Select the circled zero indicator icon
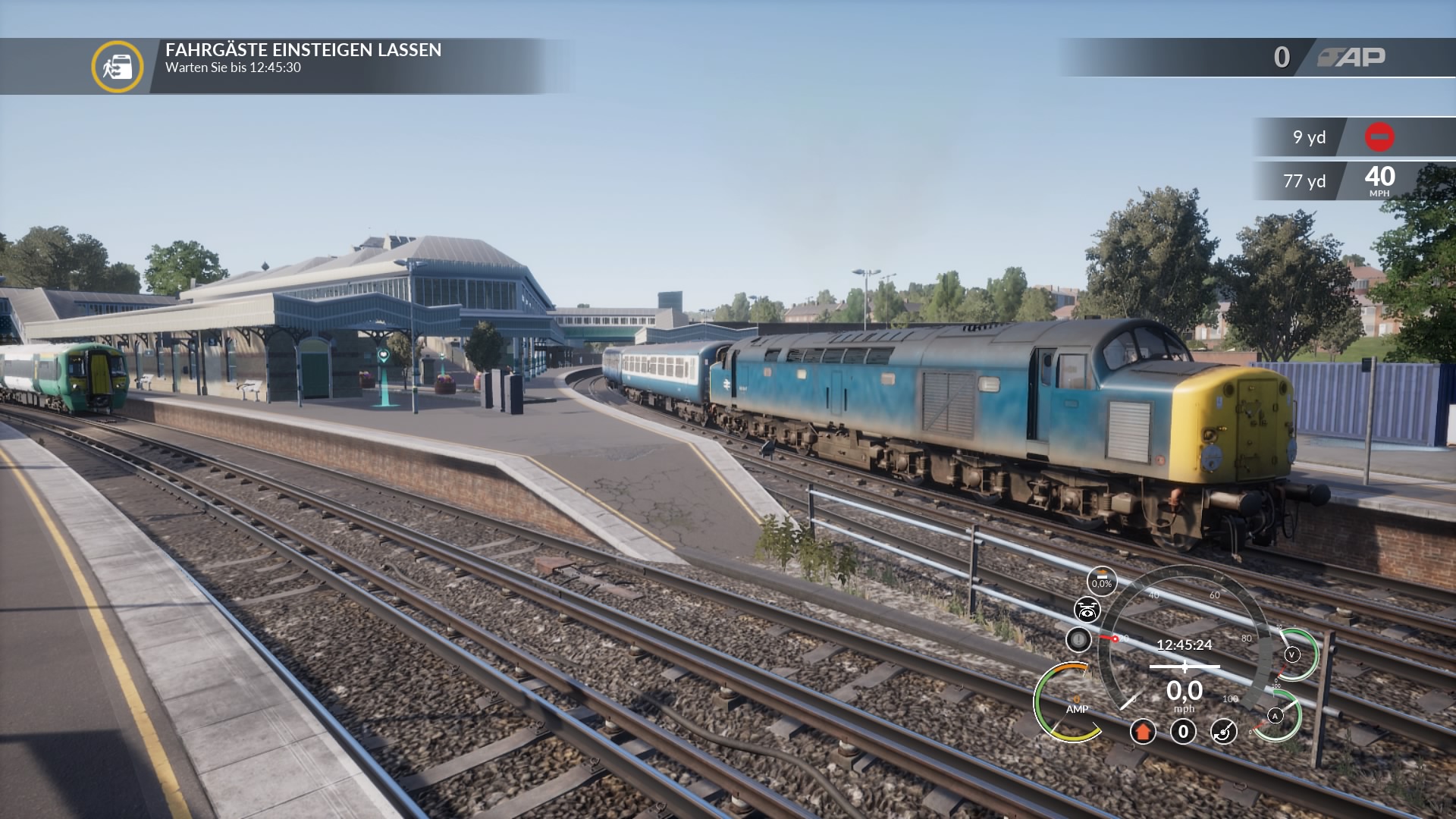1456x819 pixels. (1183, 732)
